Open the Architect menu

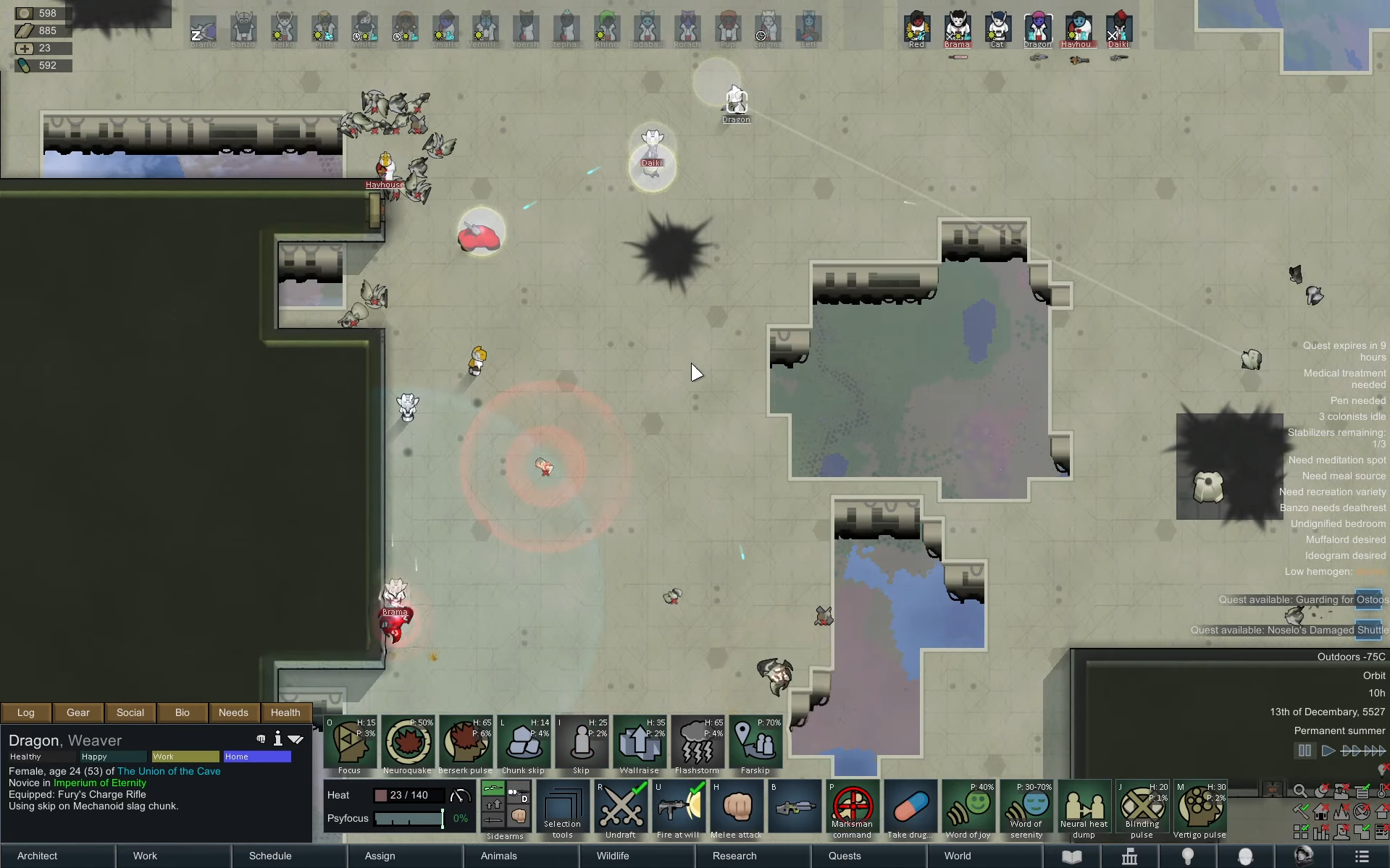[x=38, y=856]
